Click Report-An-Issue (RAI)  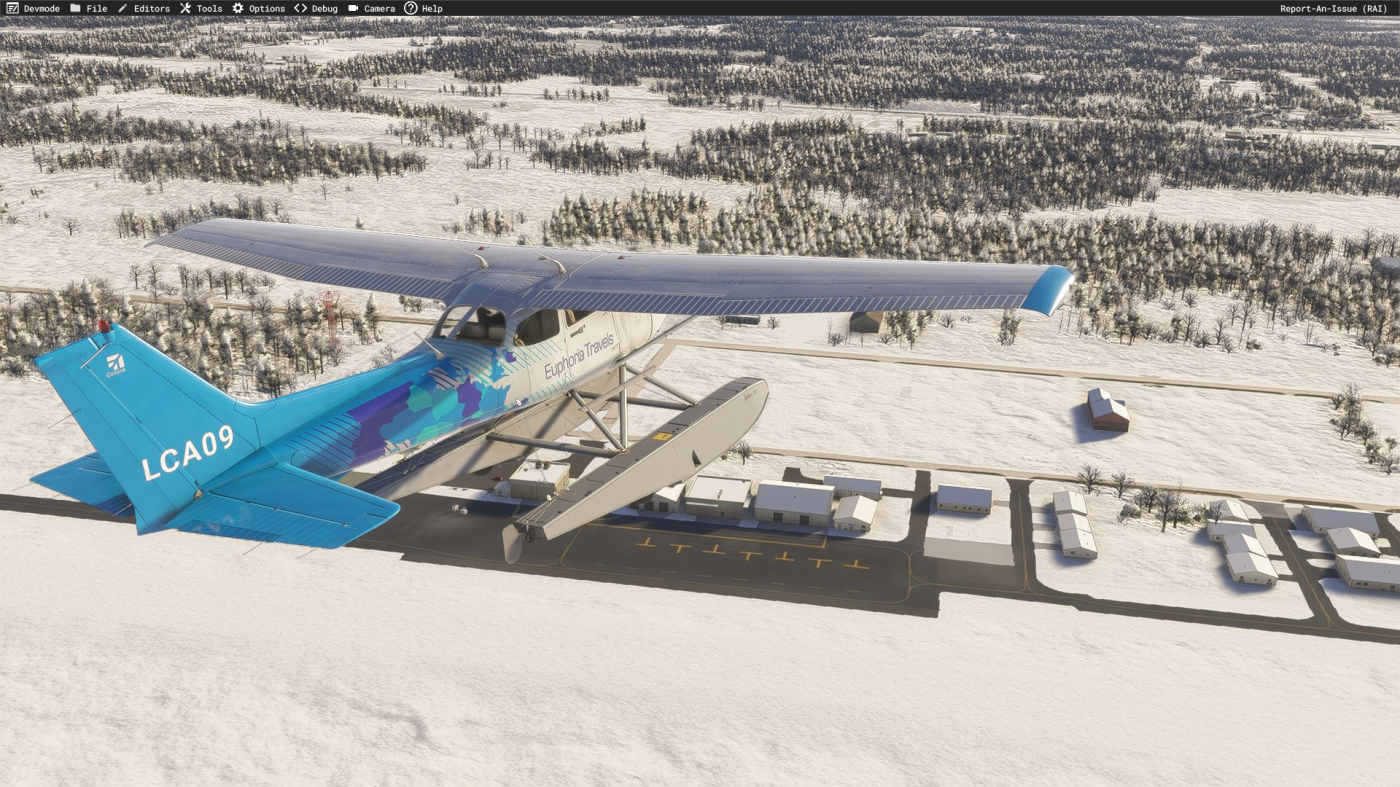point(1333,8)
